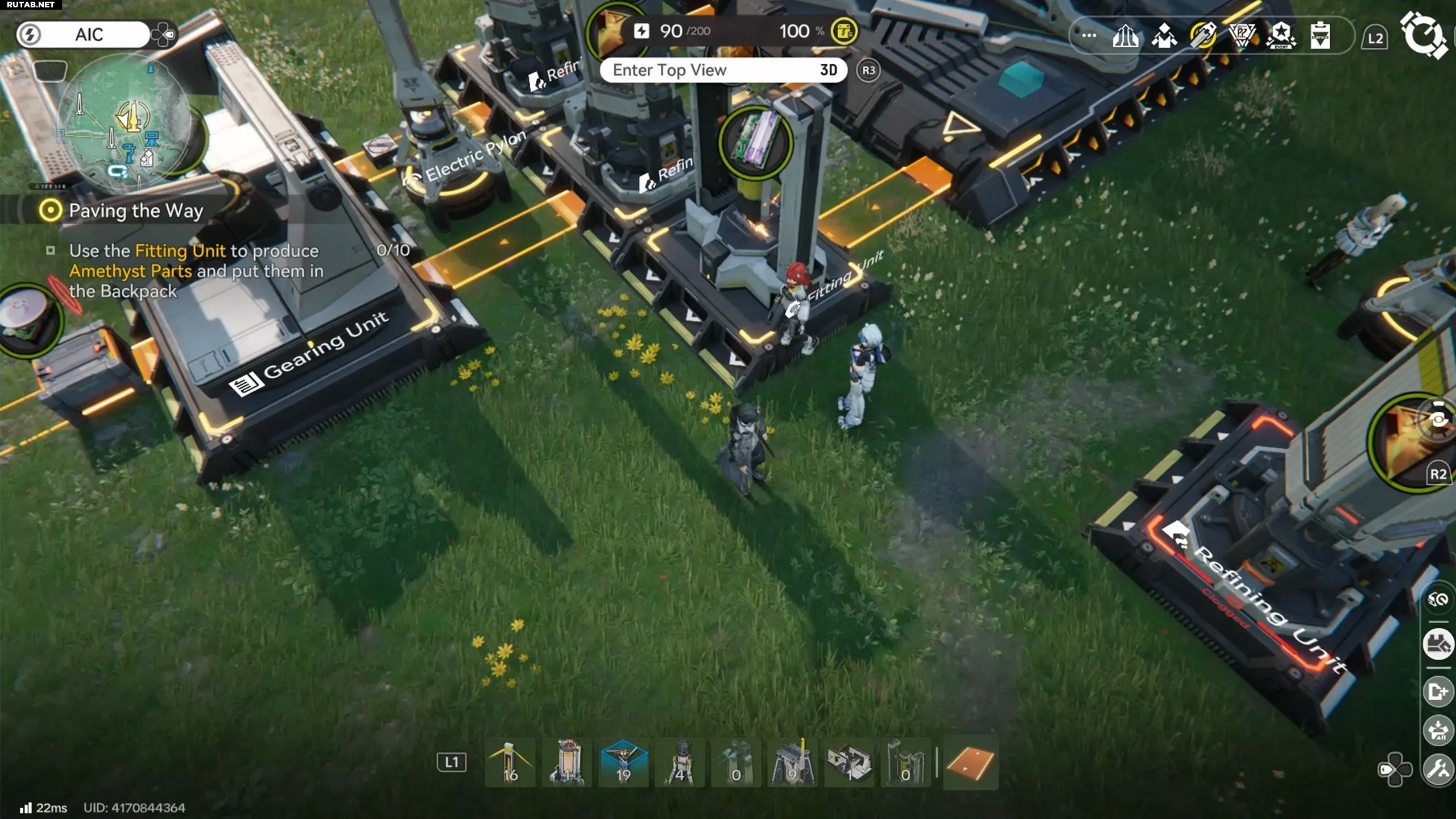Select the AIC mode label

tap(89, 35)
